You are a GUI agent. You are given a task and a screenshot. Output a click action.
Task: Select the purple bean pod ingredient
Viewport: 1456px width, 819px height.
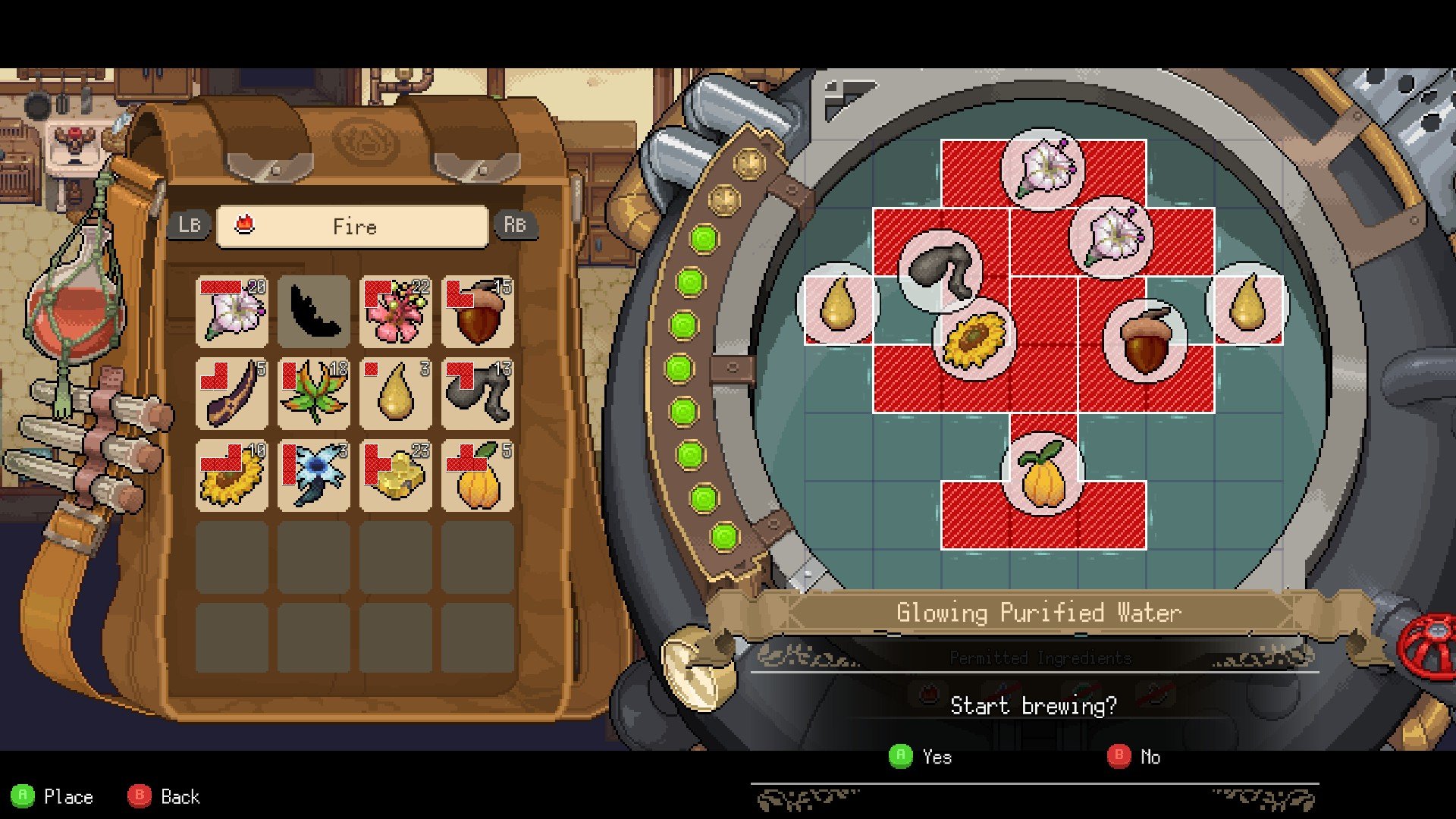coord(232,393)
